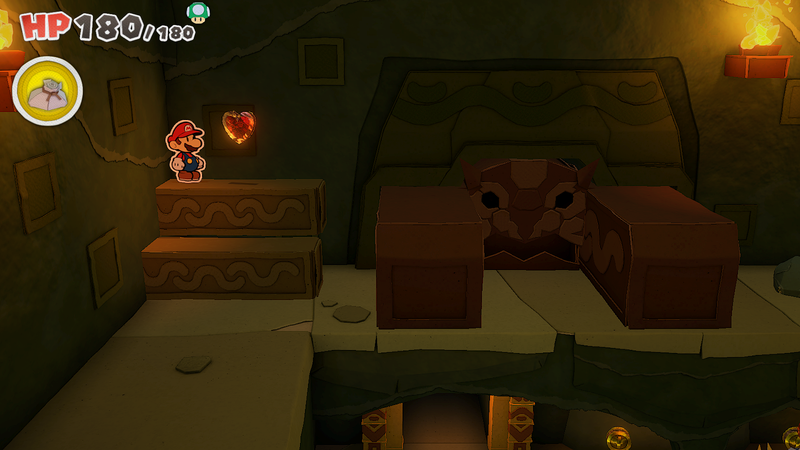Select the green 1-Up mushroom icon
Viewport: 800px width, 450px height.
tap(198, 12)
